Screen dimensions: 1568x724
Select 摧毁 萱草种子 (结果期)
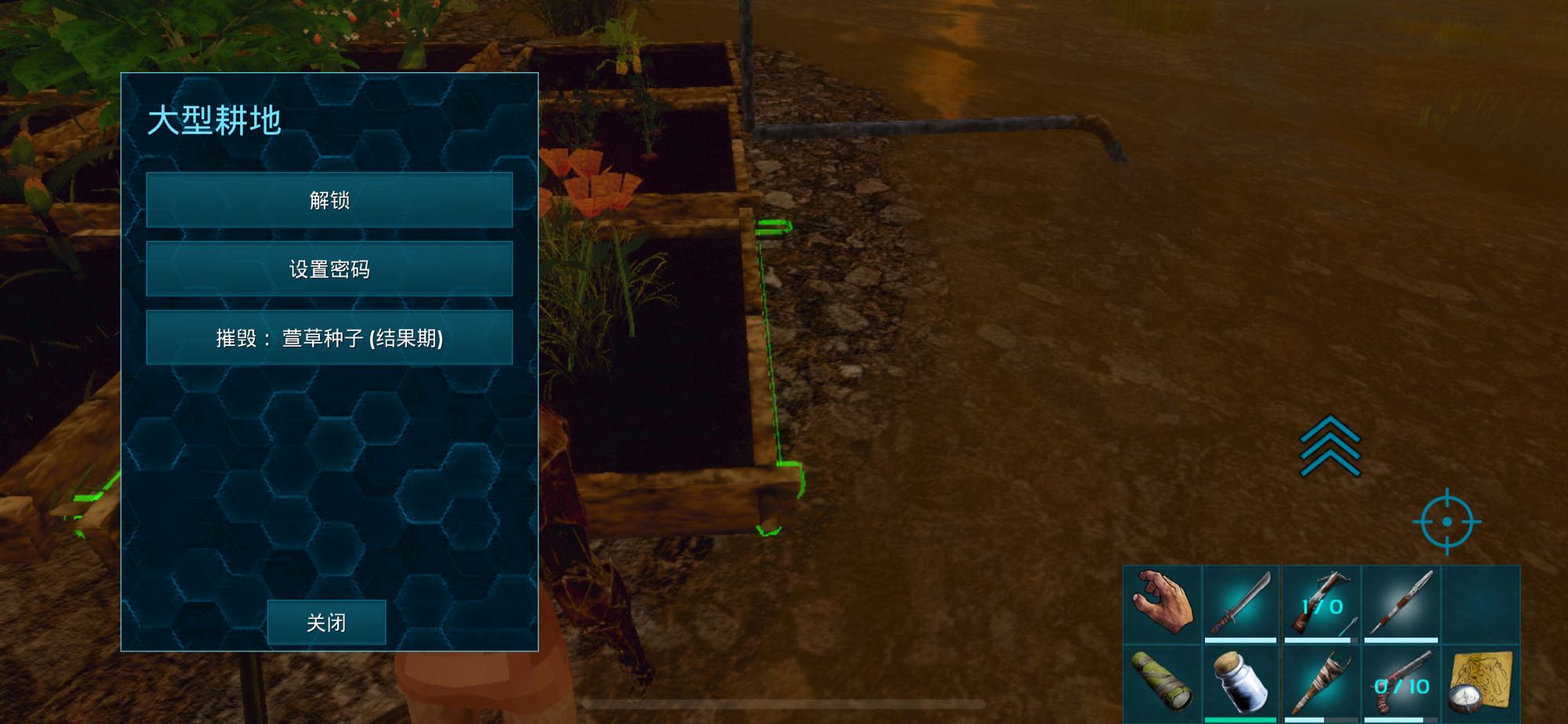[x=329, y=338]
